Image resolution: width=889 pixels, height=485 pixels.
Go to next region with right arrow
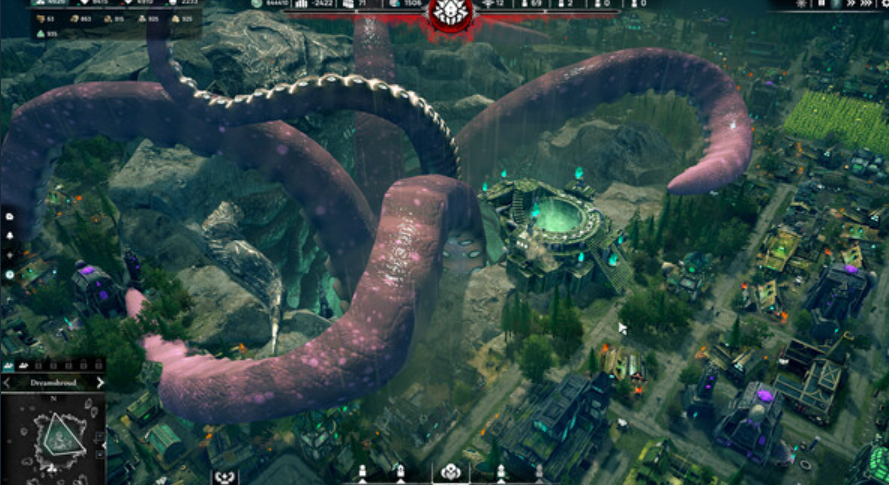100,382
